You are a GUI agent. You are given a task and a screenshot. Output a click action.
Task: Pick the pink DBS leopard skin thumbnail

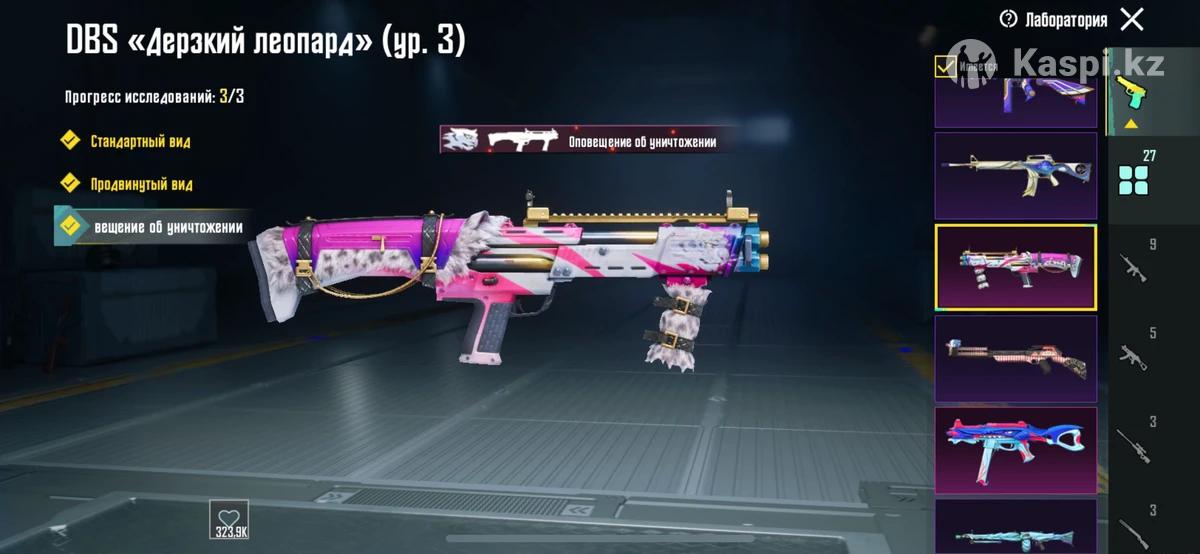1015,268
